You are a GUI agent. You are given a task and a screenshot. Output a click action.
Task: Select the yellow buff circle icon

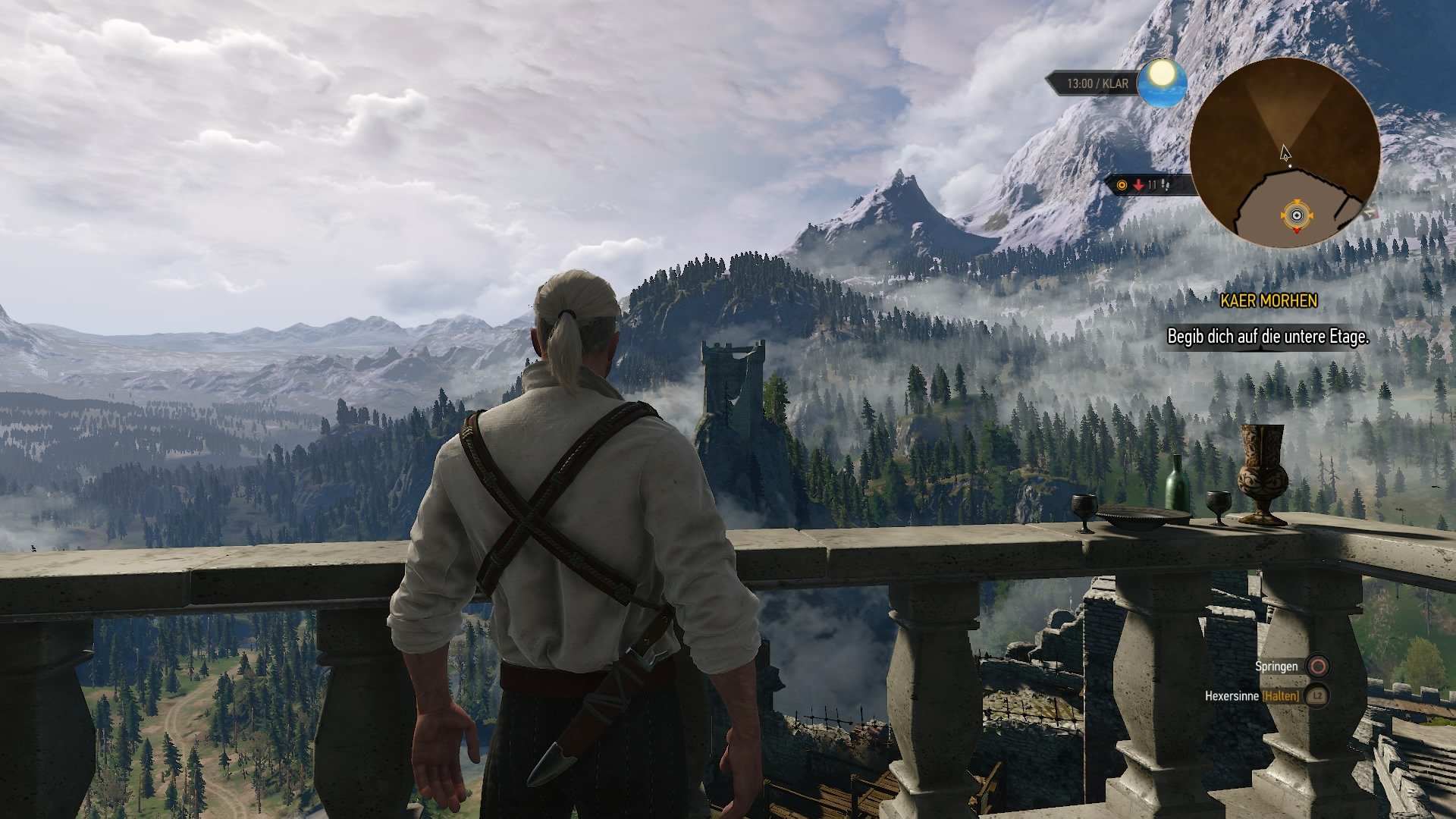coord(1122,184)
